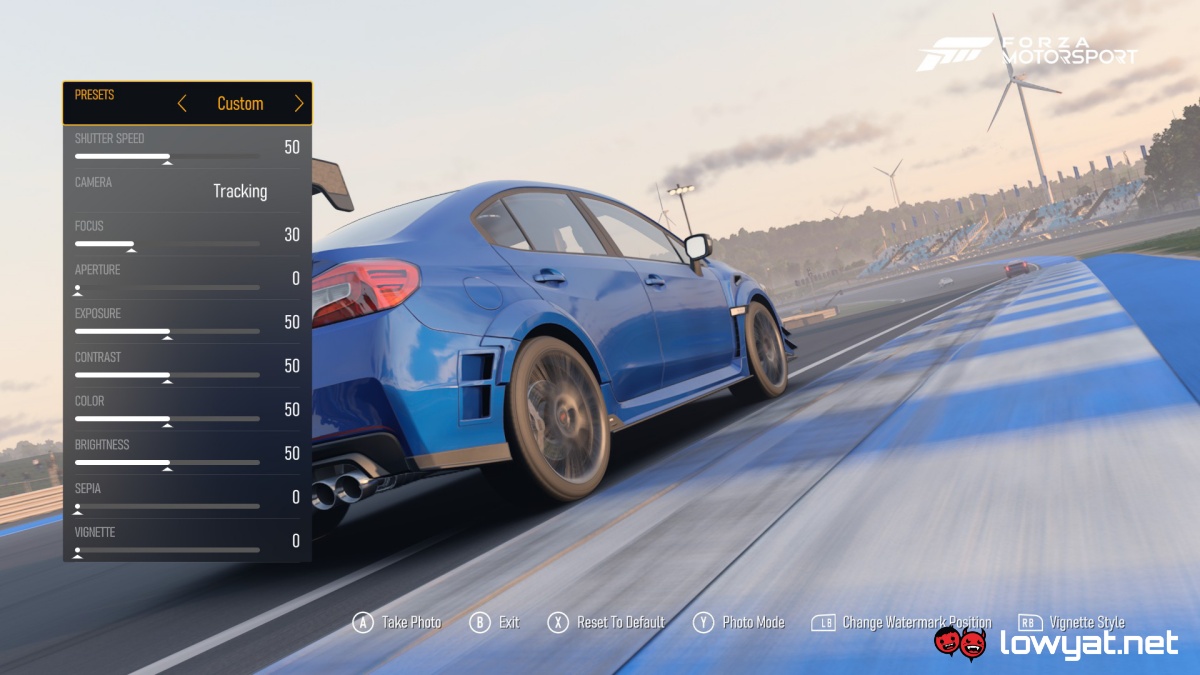Exit the photo mode screen

(x=495, y=622)
